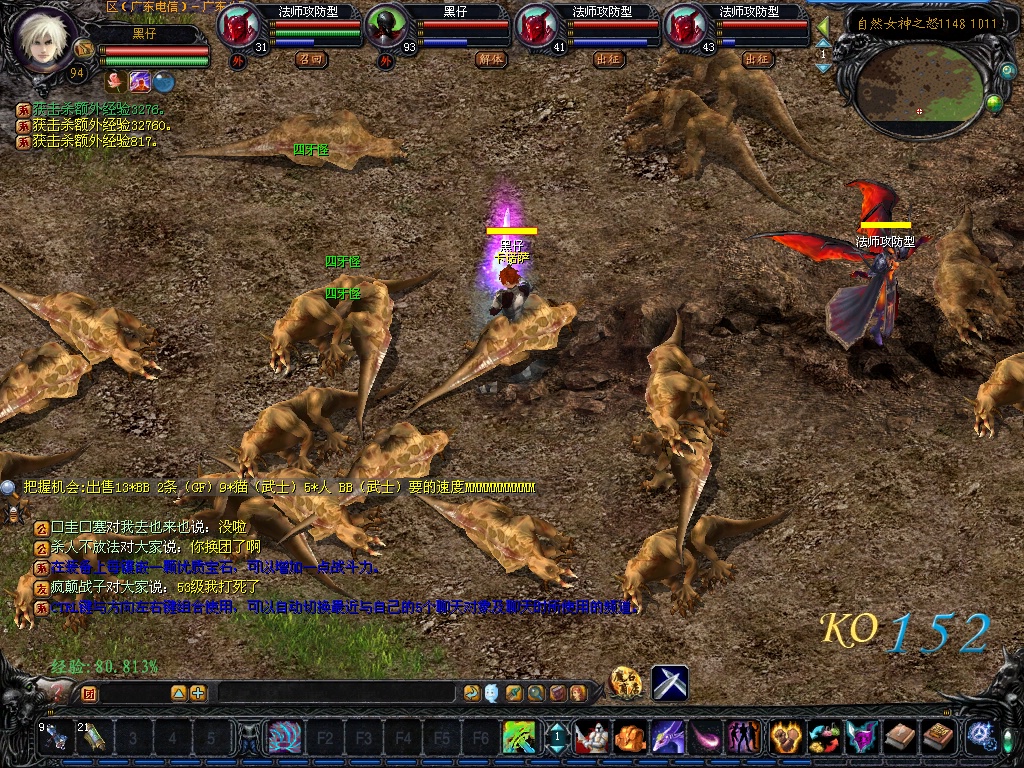
Task: Click the white ghost face icon in chat bar
Action: (x=492, y=692)
